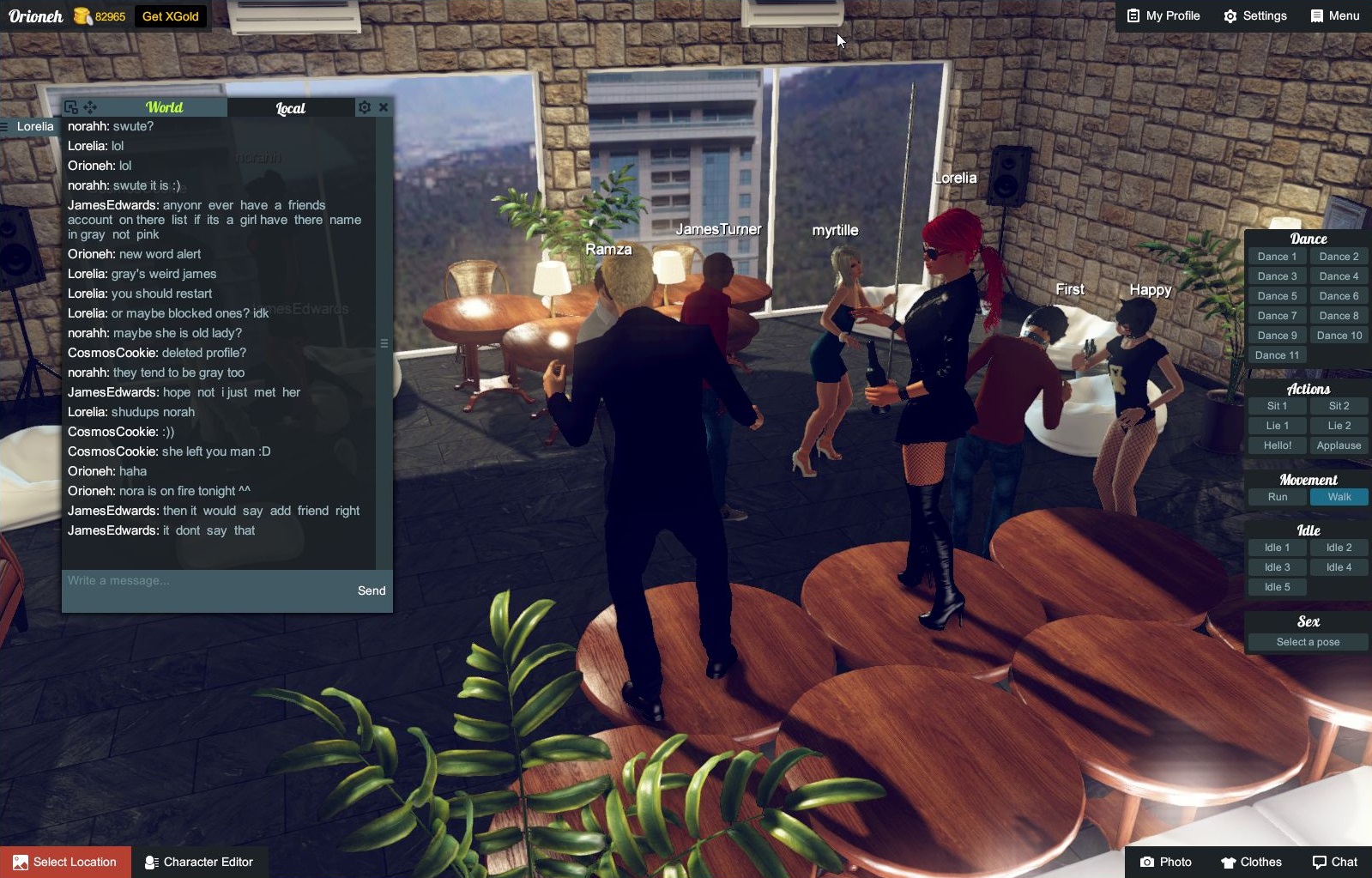
Task: Click the chat window resize icon
Action: [70, 106]
